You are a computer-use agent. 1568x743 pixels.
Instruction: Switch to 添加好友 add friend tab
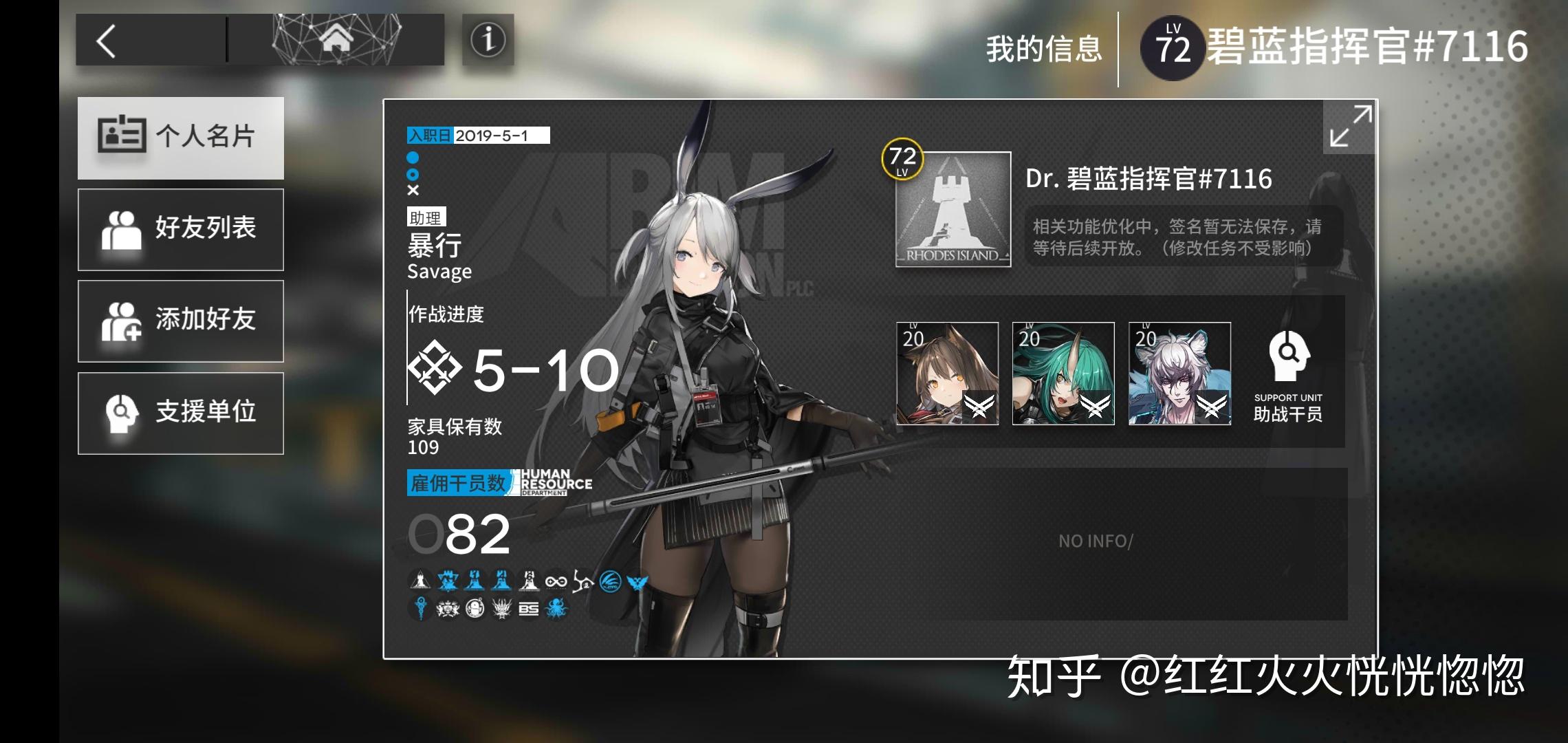181,321
